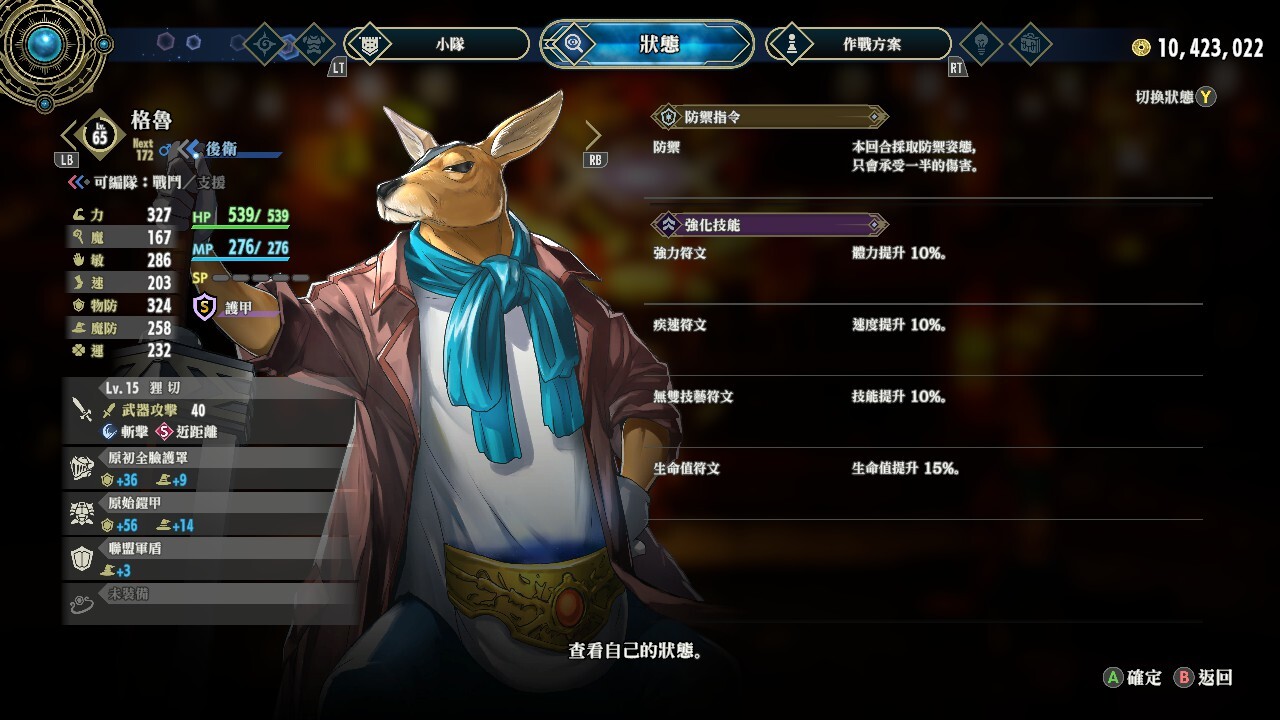This screenshot has width=1280, height=720.
Task: Select the 狸切 weapon slot
Action: pos(210,409)
